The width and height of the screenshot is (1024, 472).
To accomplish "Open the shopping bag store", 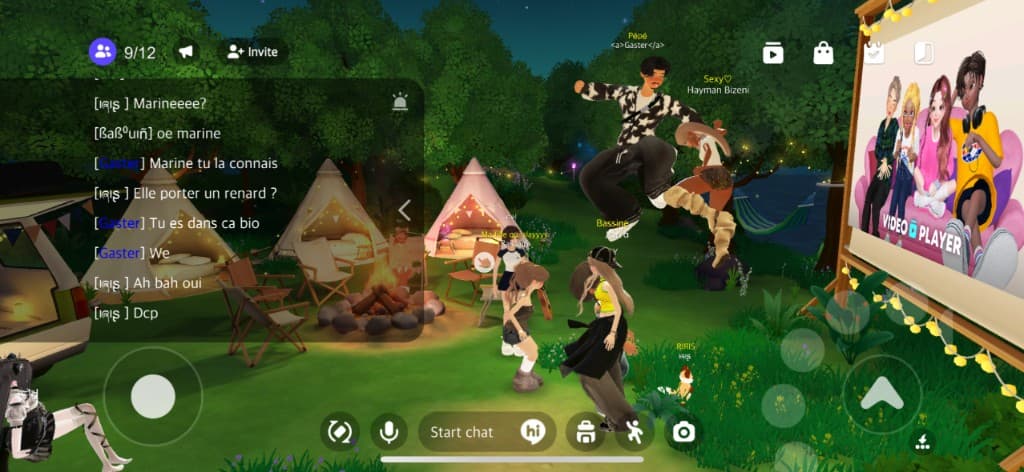I will [x=823, y=53].
